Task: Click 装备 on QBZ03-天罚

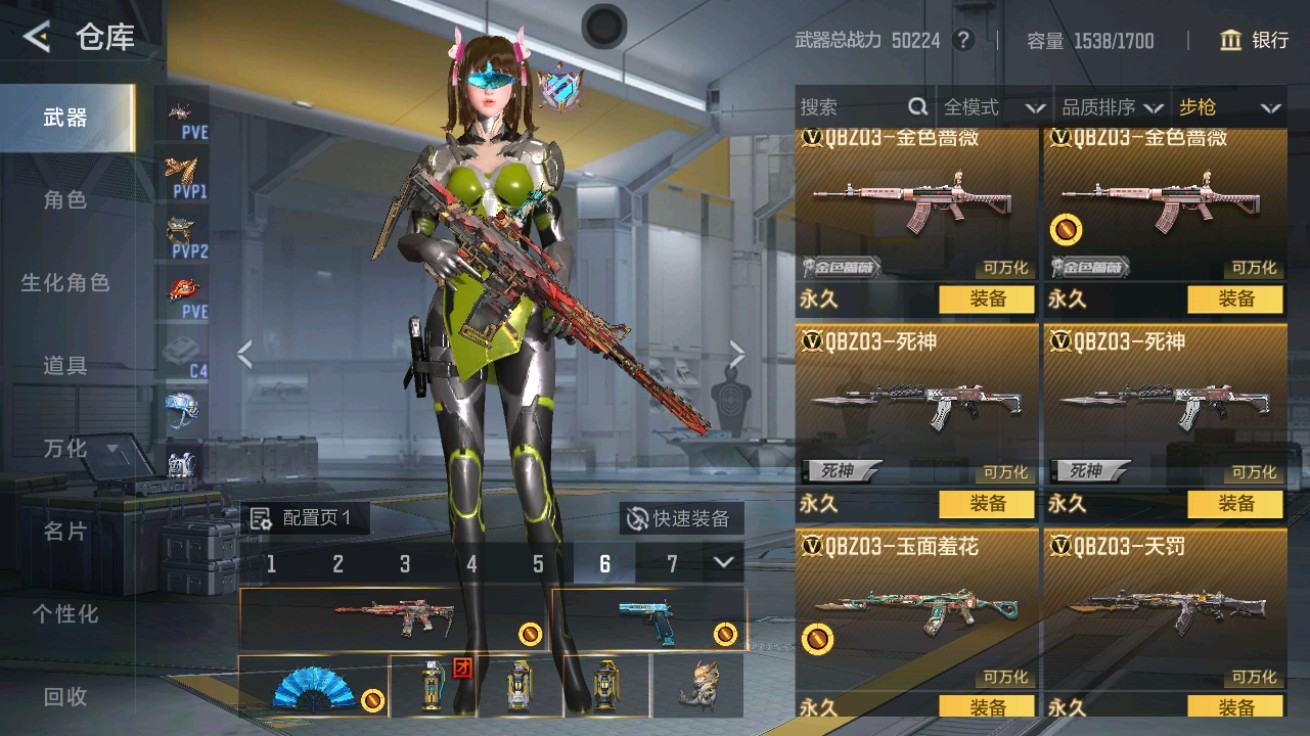Action: tap(1237, 704)
